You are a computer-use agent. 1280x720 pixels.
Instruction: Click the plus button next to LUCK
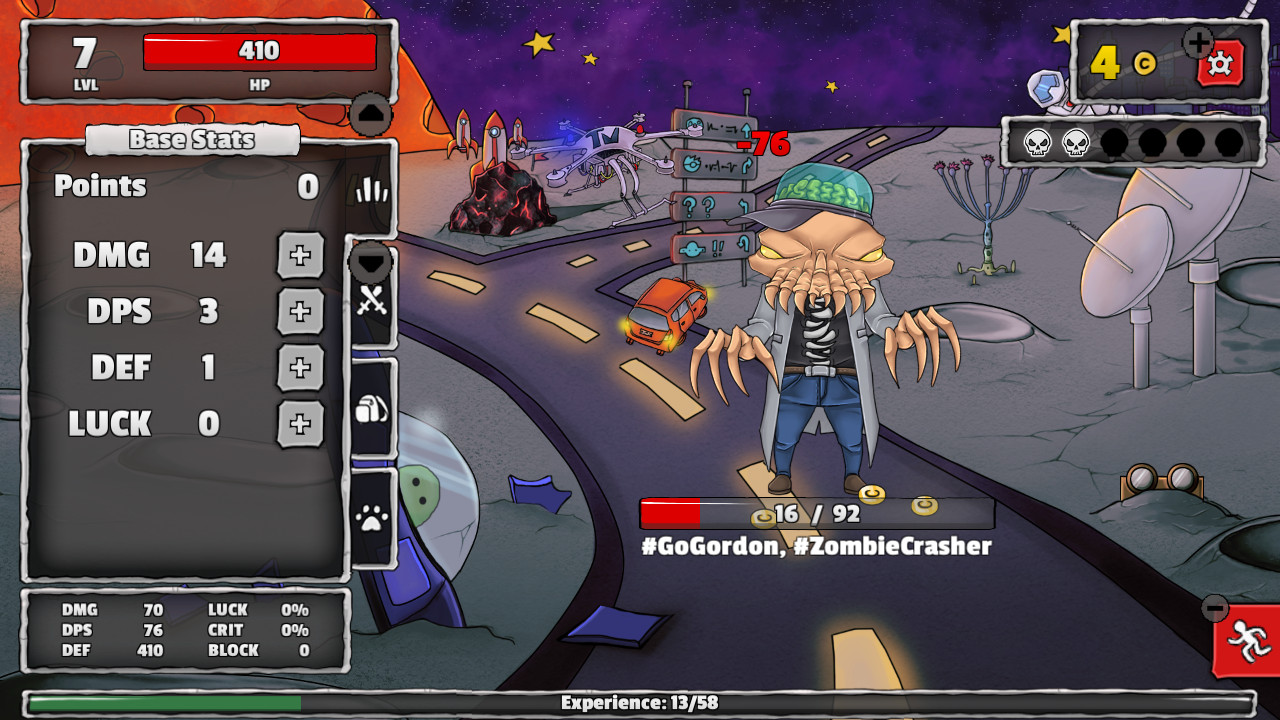click(x=301, y=424)
